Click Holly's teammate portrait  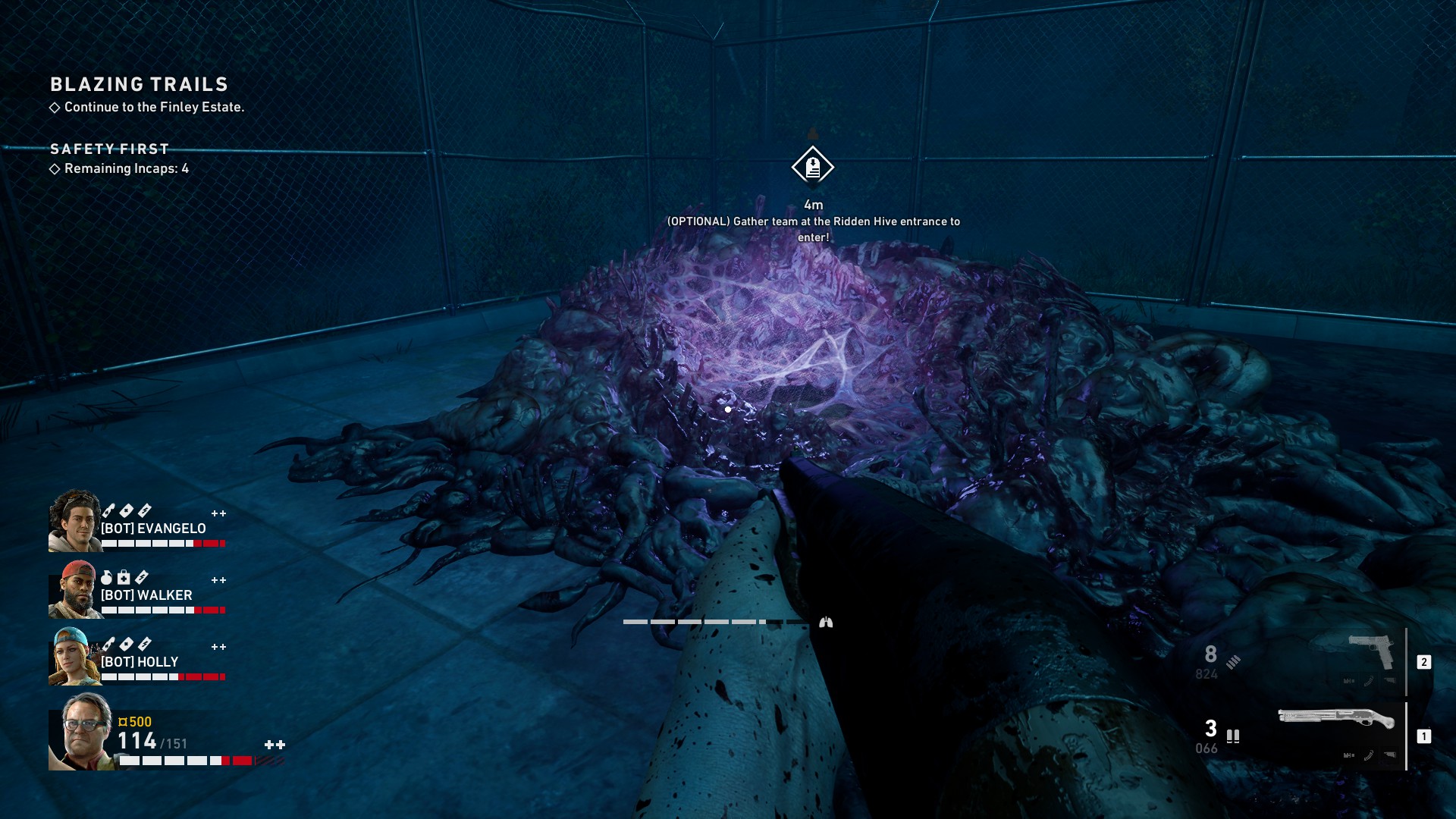click(x=74, y=656)
